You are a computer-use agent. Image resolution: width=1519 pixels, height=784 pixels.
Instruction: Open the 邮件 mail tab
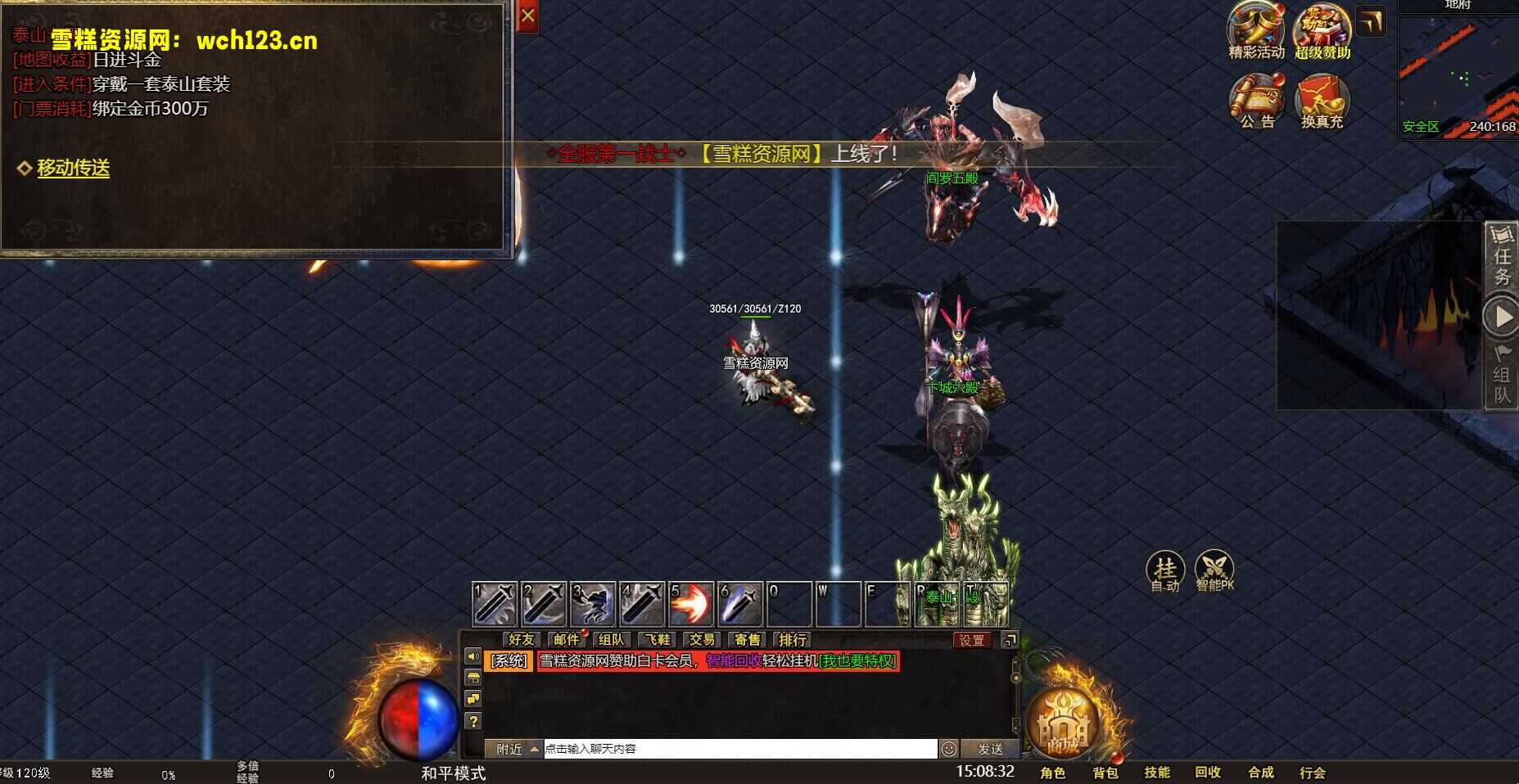(566, 640)
